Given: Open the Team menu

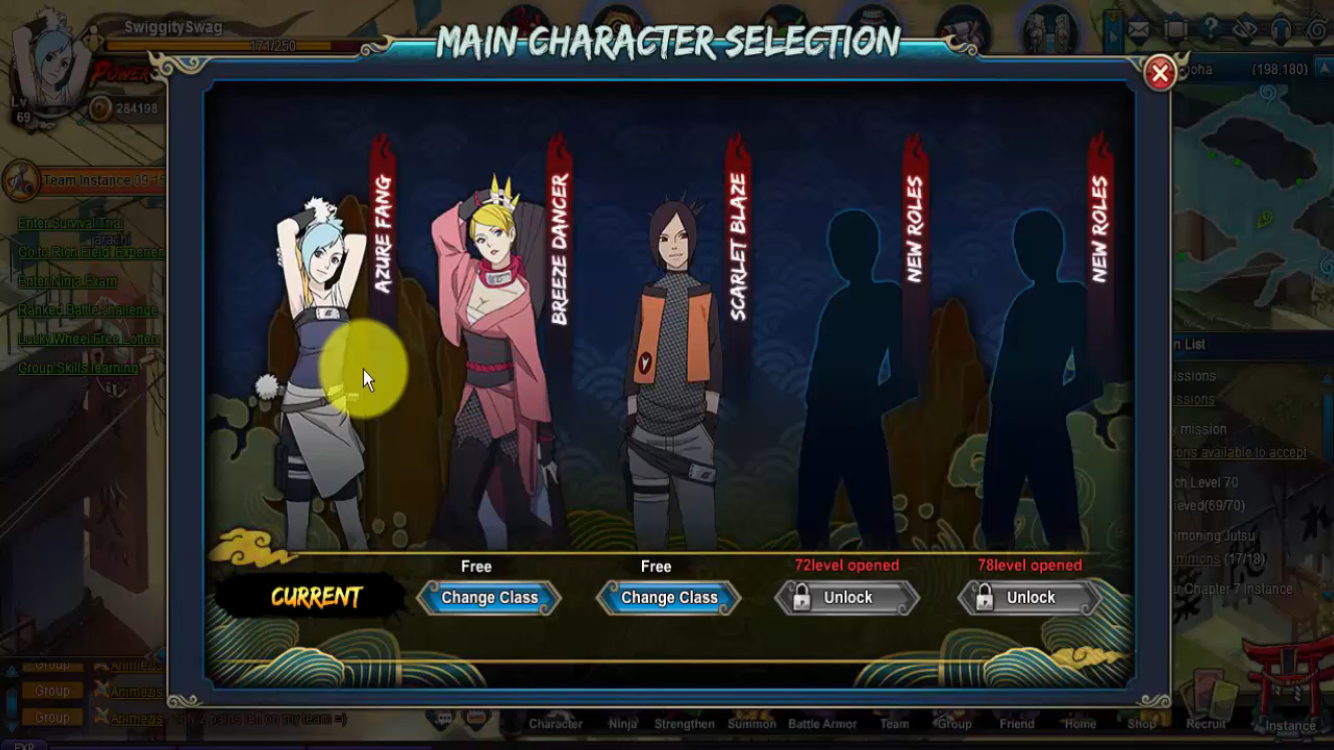Looking at the screenshot, I should click(894, 723).
